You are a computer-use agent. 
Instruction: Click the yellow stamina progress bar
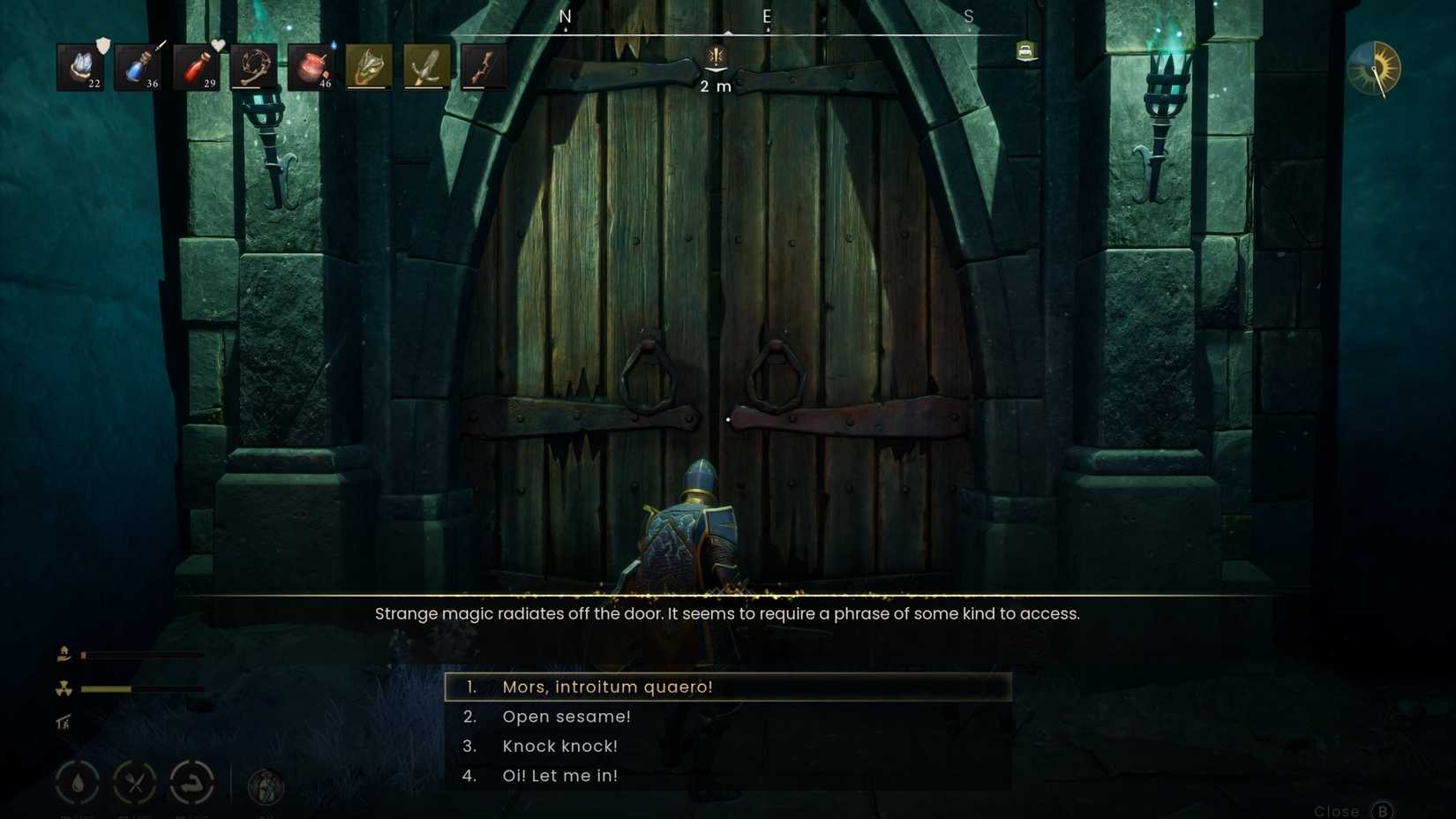(x=106, y=688)
